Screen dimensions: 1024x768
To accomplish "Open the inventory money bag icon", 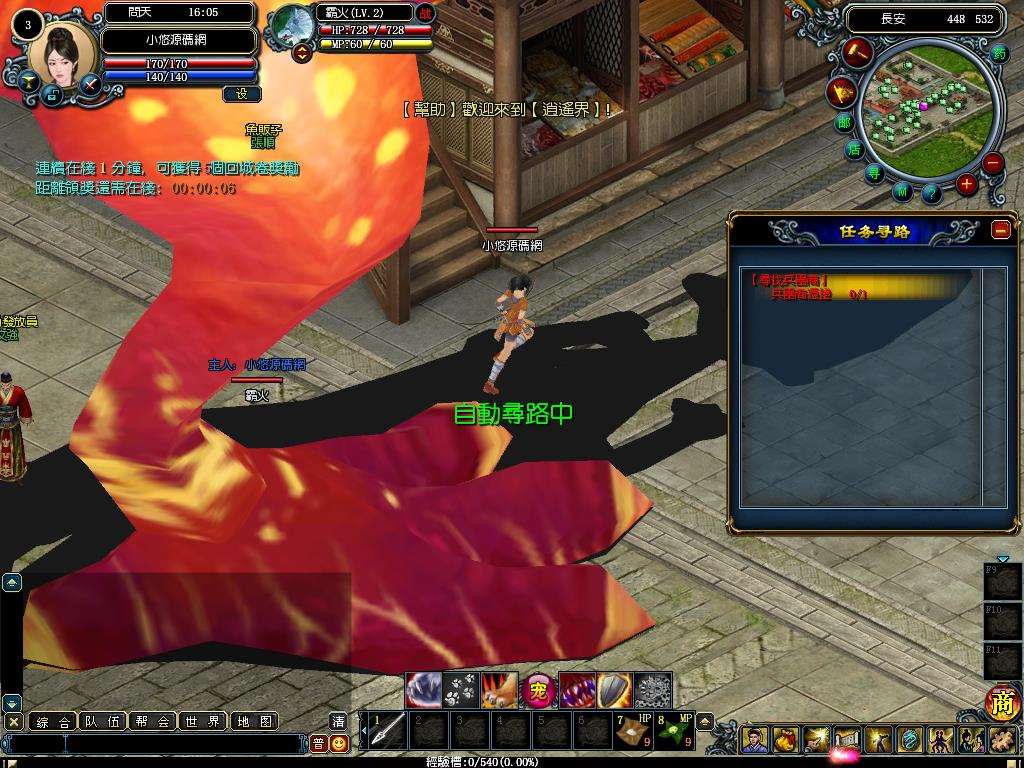I will point(786,740).
